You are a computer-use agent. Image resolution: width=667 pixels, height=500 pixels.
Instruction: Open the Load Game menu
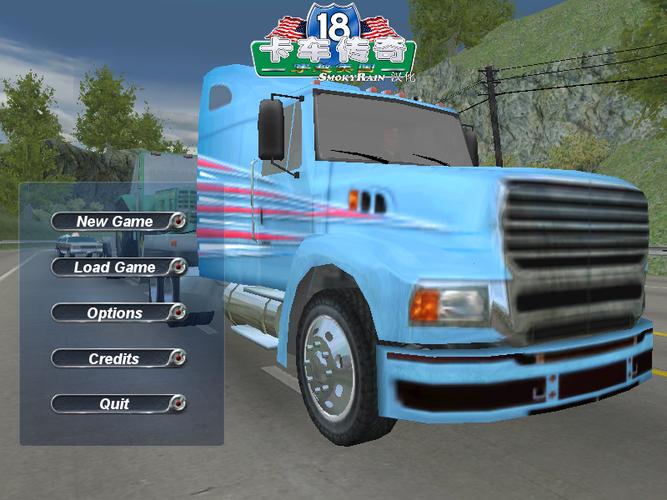(x=117, y=267)
